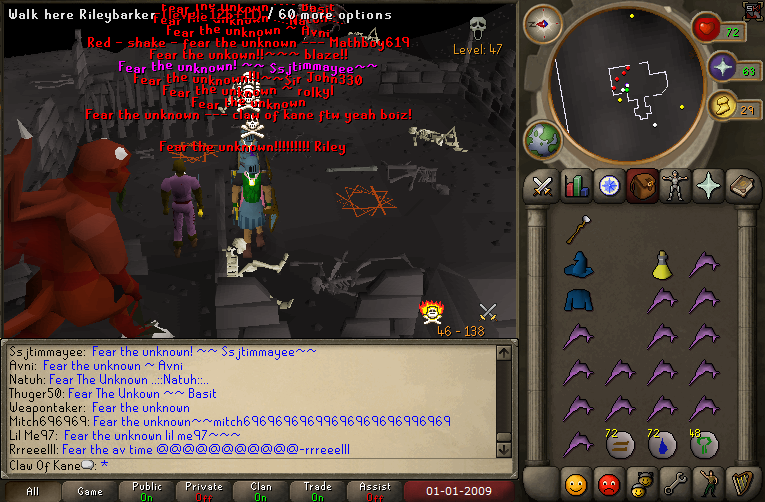Open the world map globe
The image size is (765, 502).
541,137
